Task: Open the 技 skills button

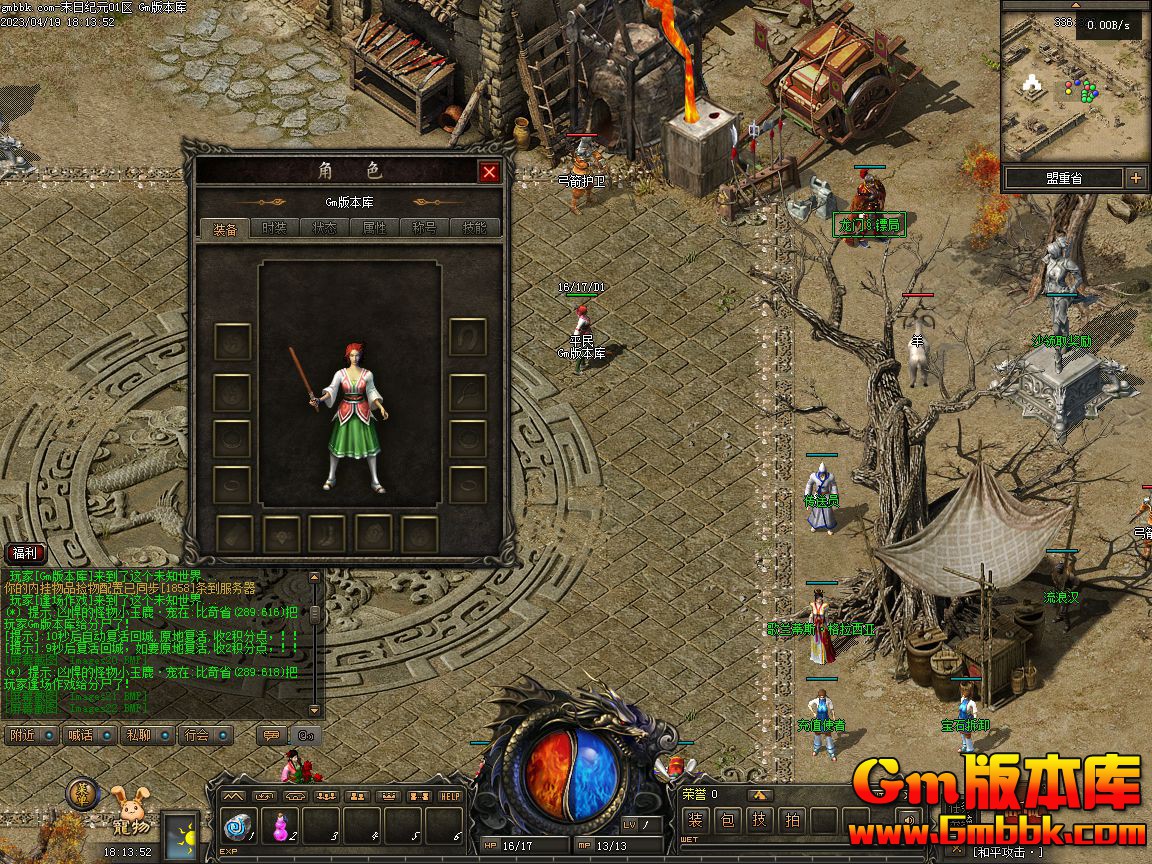Action: (x=761, y=821)
